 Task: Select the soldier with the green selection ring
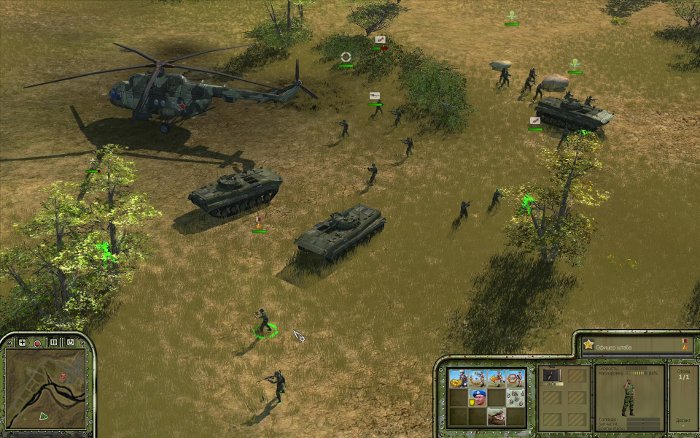[x=264, y=324]
